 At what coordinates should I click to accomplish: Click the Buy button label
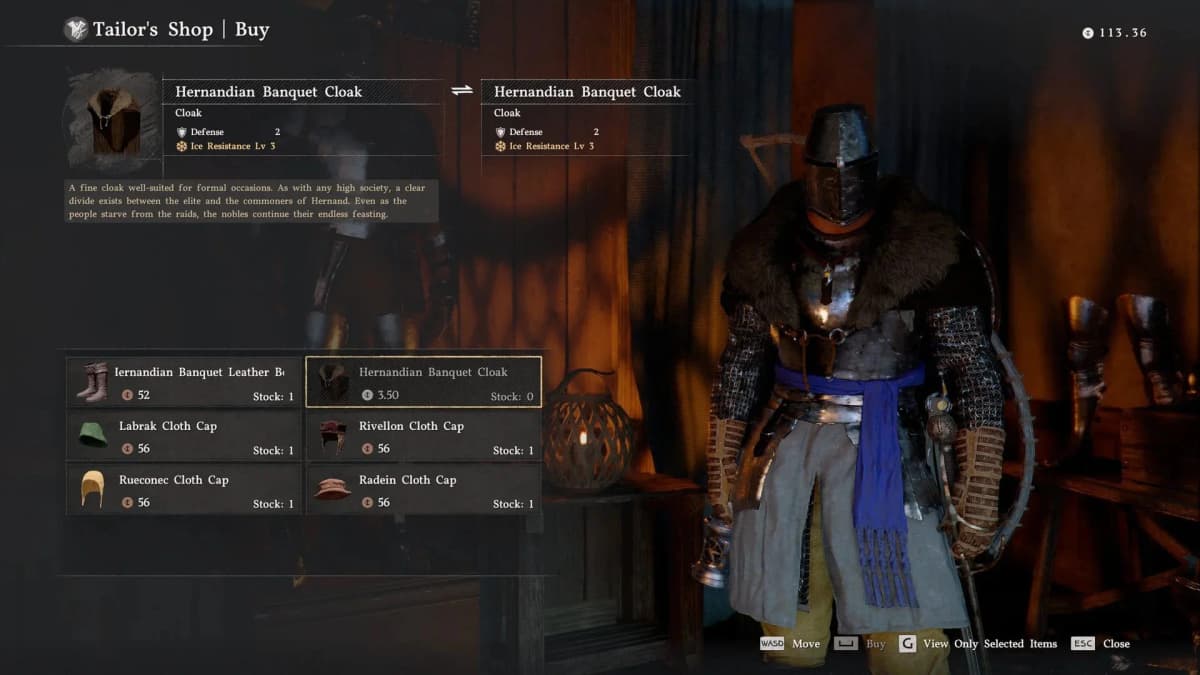click(875, 644)
